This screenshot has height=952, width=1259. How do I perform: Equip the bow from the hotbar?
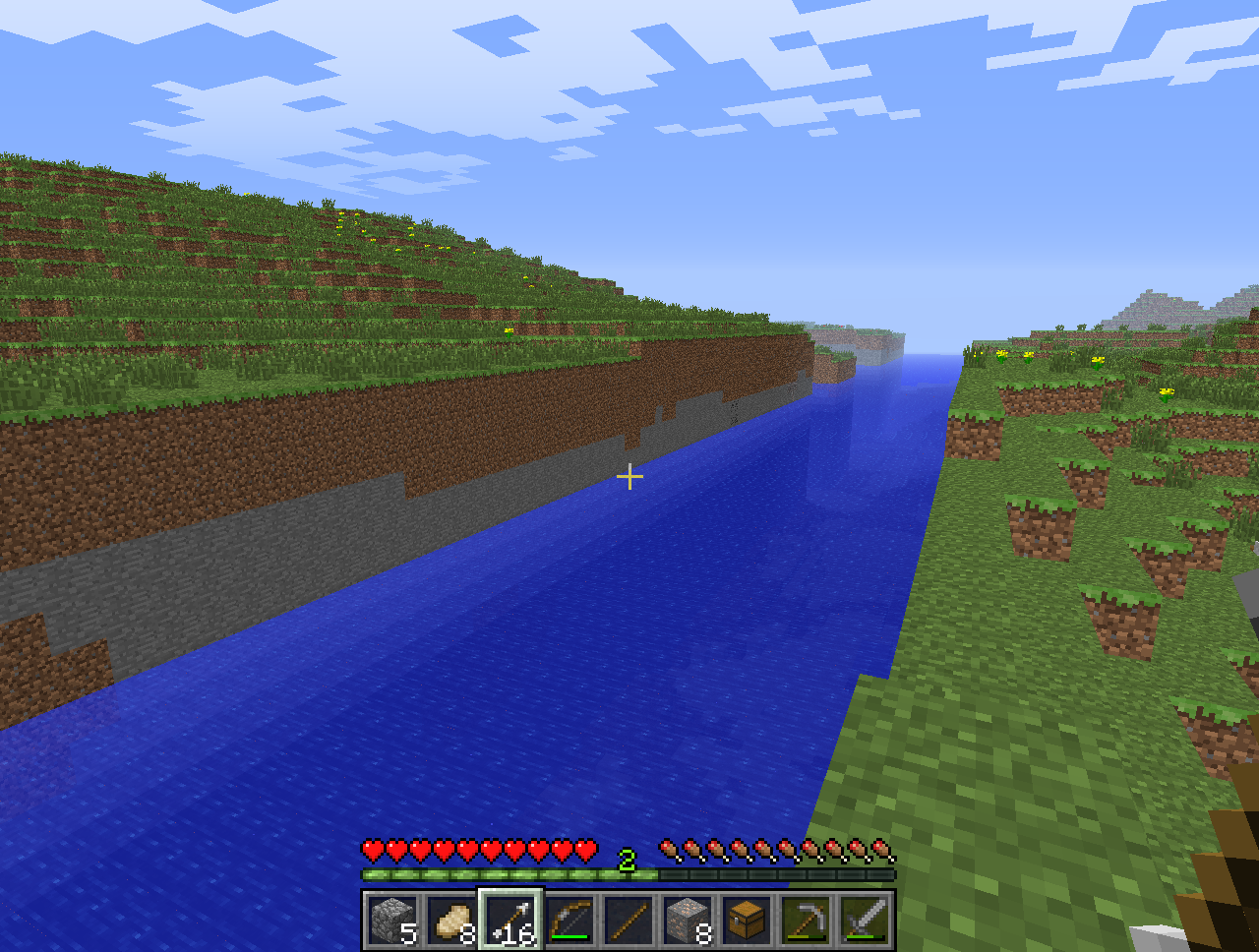pyautogui.click(x=570, y=922)
